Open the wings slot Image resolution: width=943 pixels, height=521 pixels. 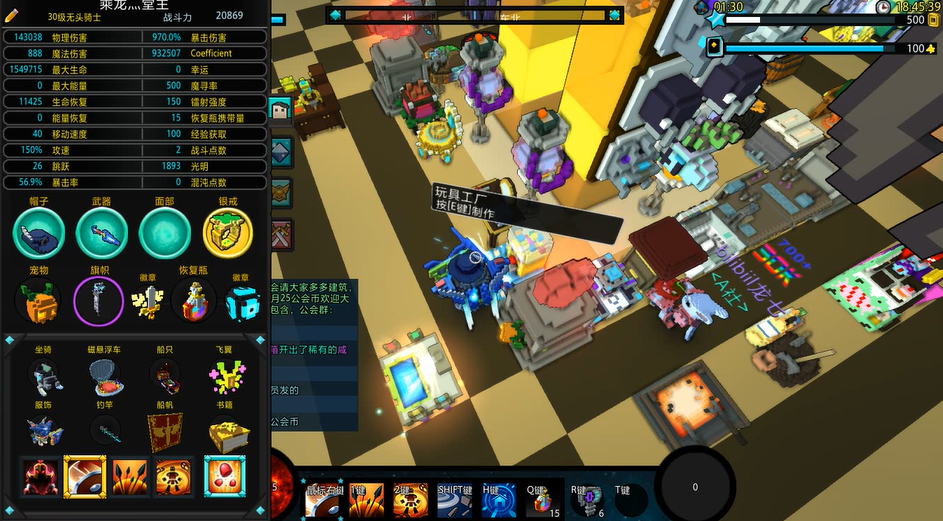point(227,377)
